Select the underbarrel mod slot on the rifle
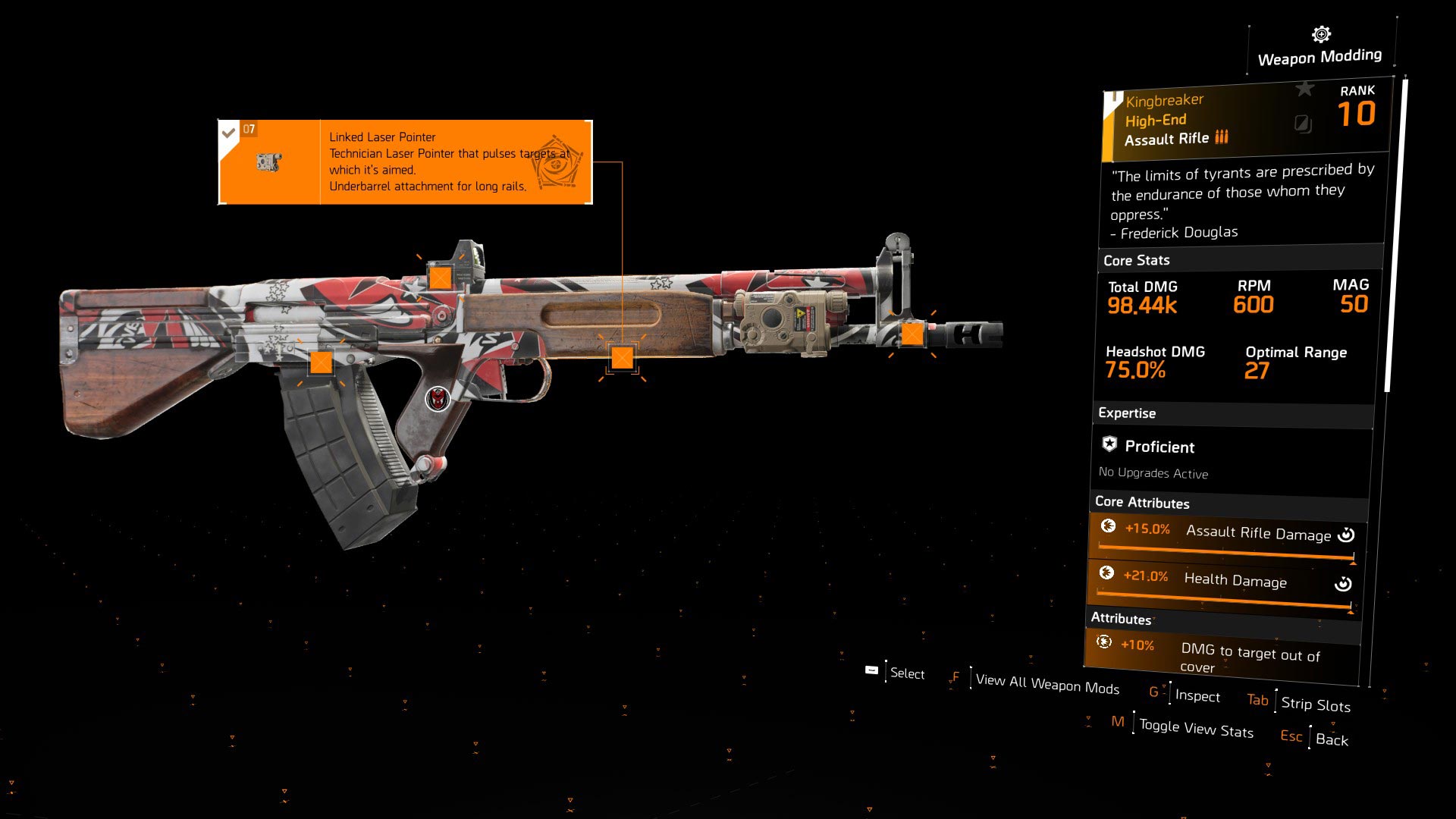 pyautogui.click(x=623, y=356)
